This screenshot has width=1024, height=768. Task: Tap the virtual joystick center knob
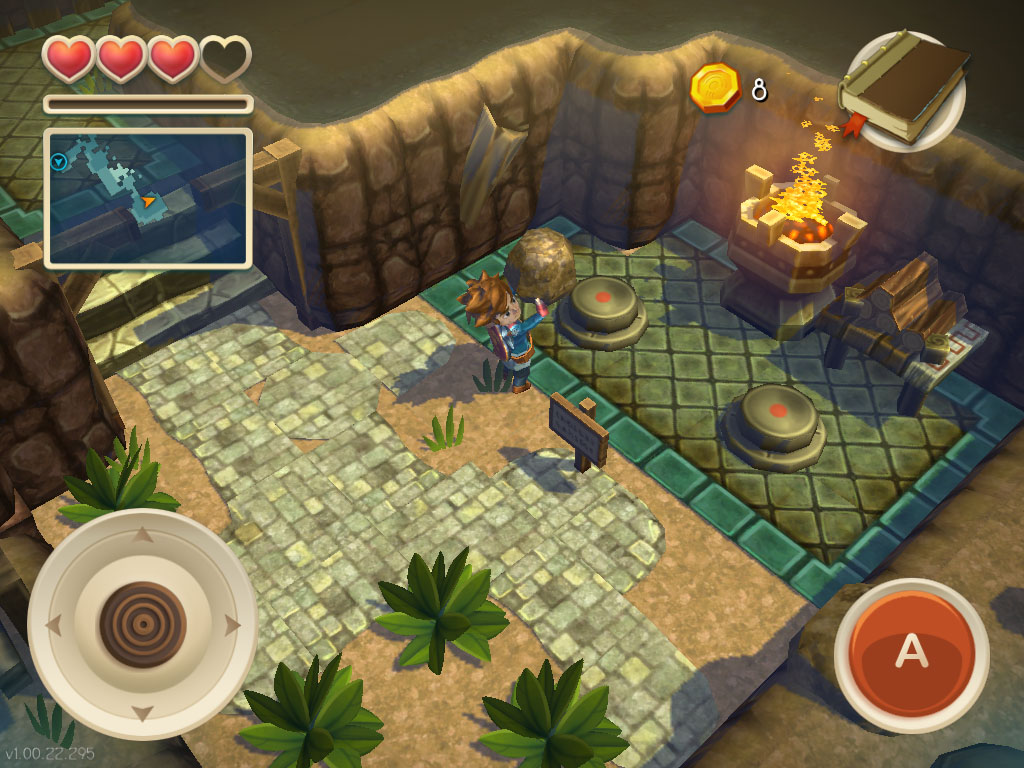(143, 625)
